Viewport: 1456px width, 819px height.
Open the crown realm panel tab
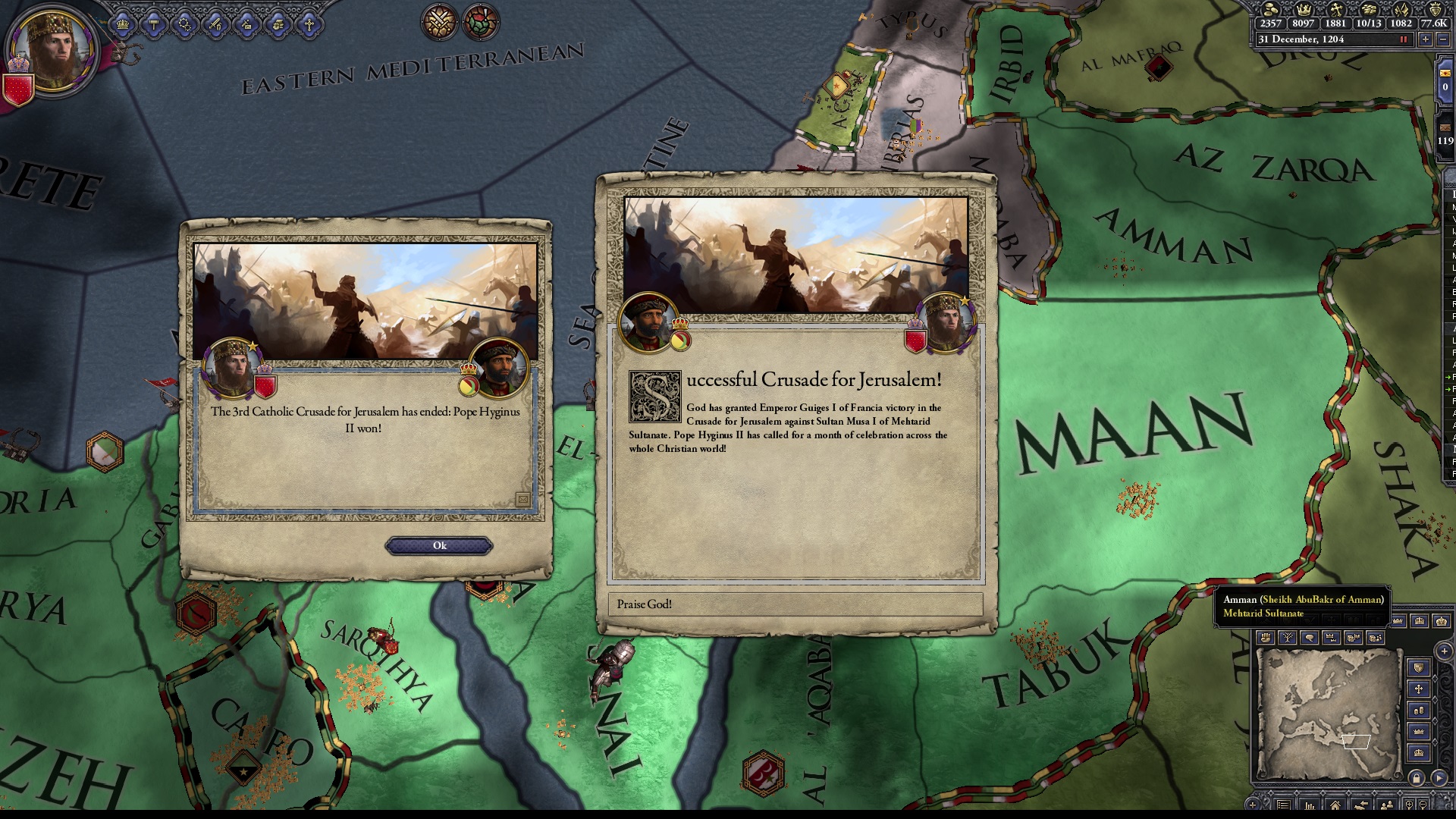pyautogui.click(x=123, y=25)
